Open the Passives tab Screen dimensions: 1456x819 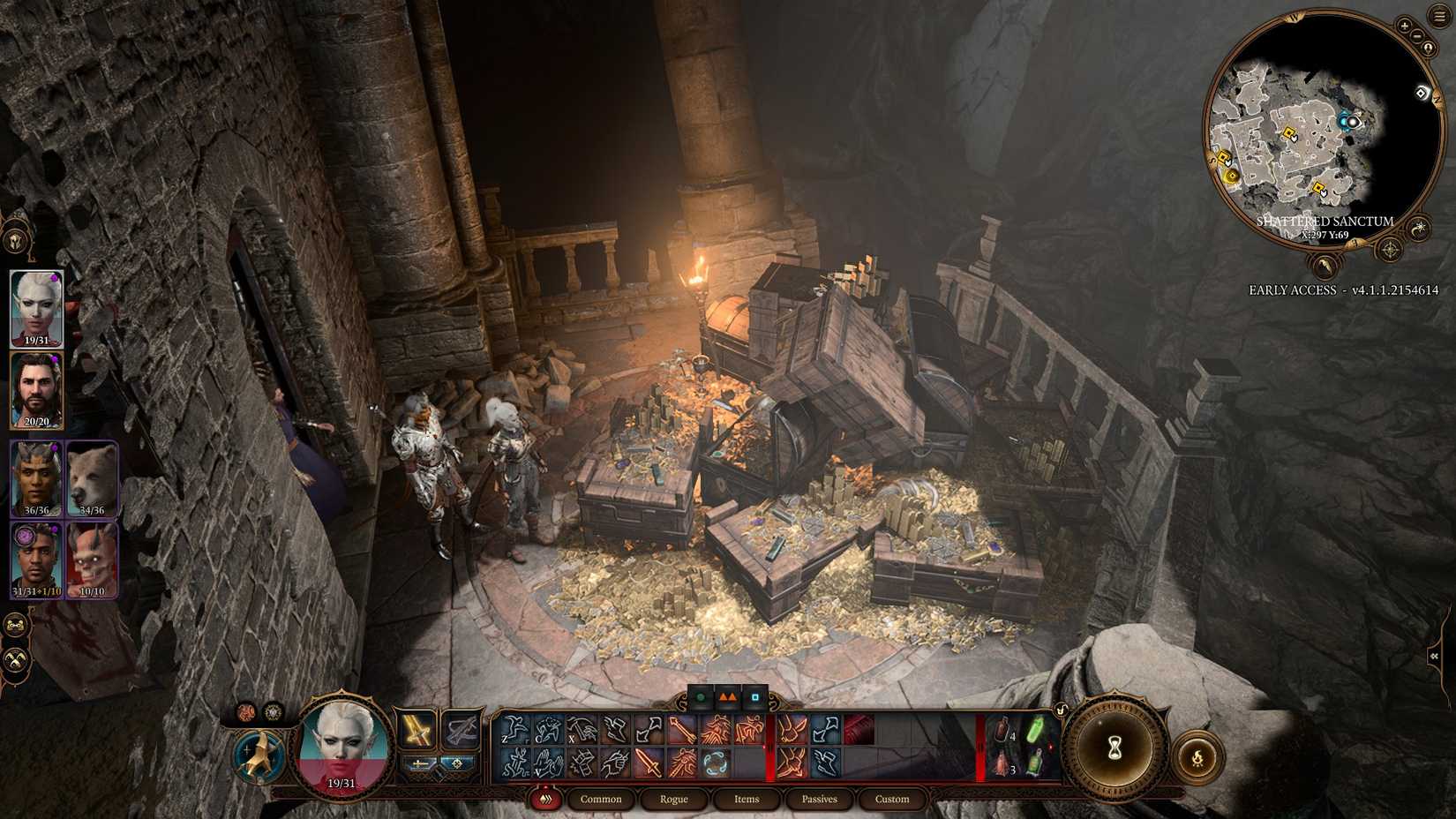click(x=819, y=799)
